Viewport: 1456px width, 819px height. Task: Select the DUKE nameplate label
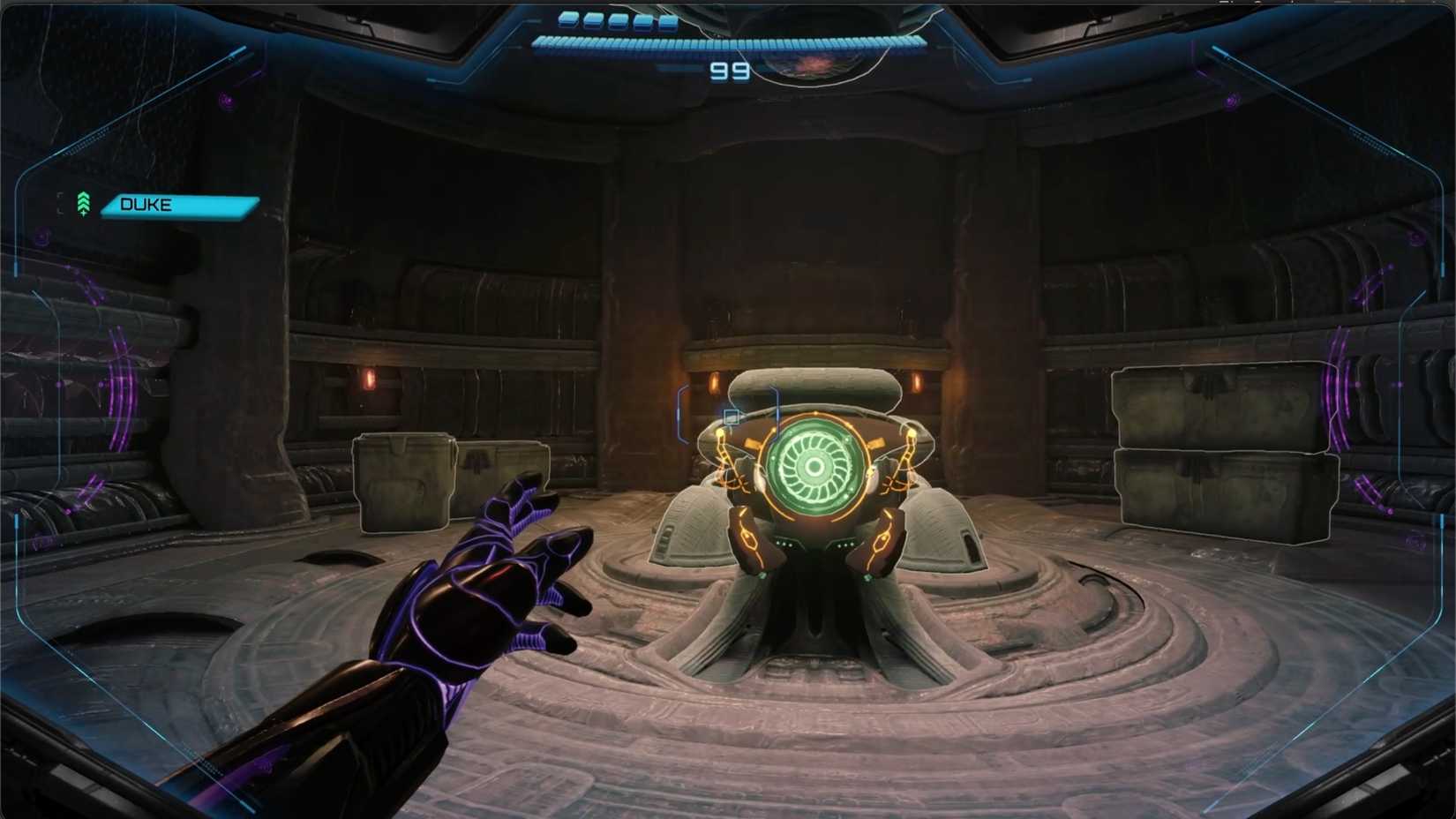click(176, 205)
